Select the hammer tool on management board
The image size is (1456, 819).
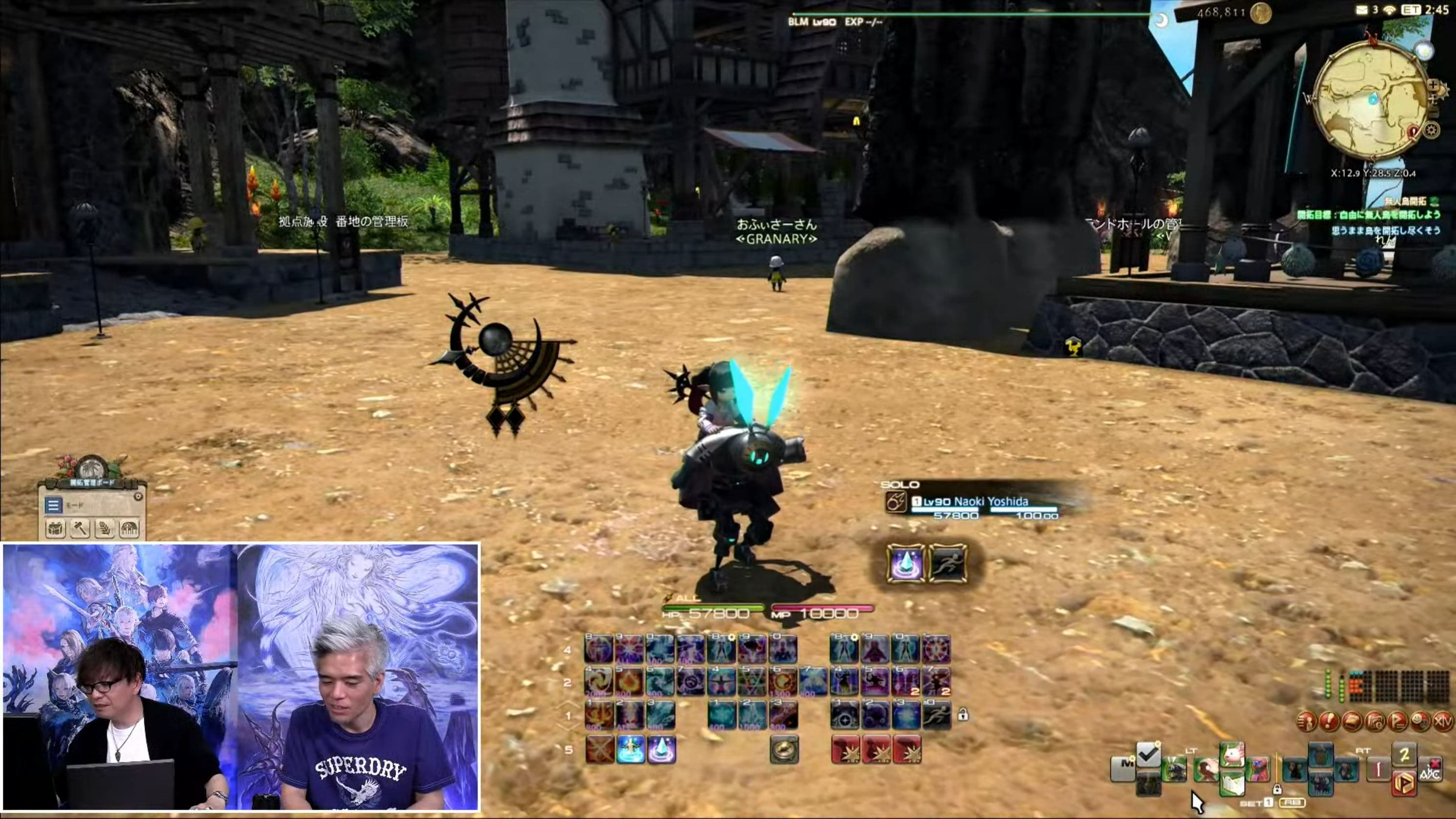tap(80, 528)
